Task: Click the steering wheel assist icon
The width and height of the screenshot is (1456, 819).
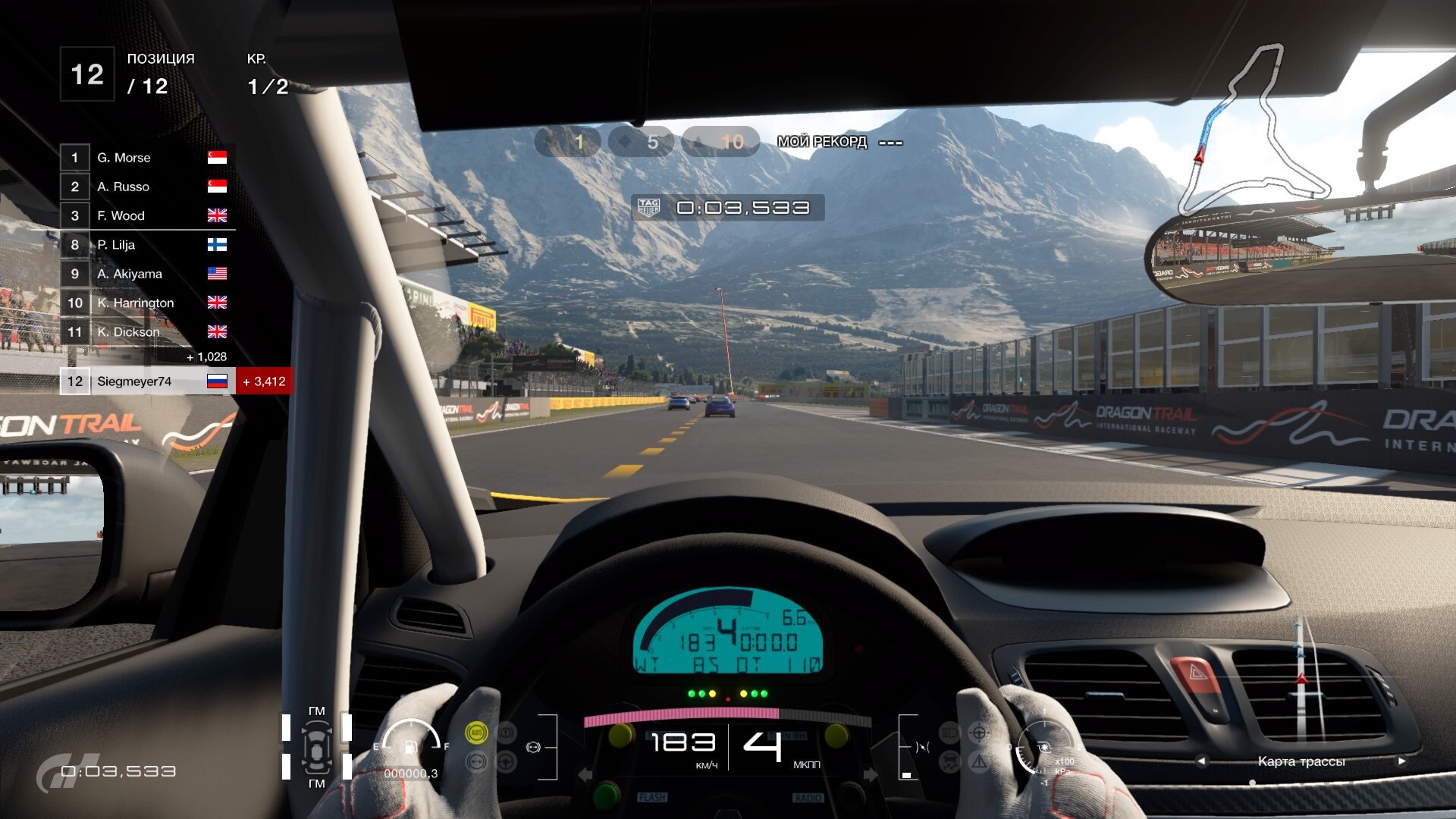Action: 979,733
